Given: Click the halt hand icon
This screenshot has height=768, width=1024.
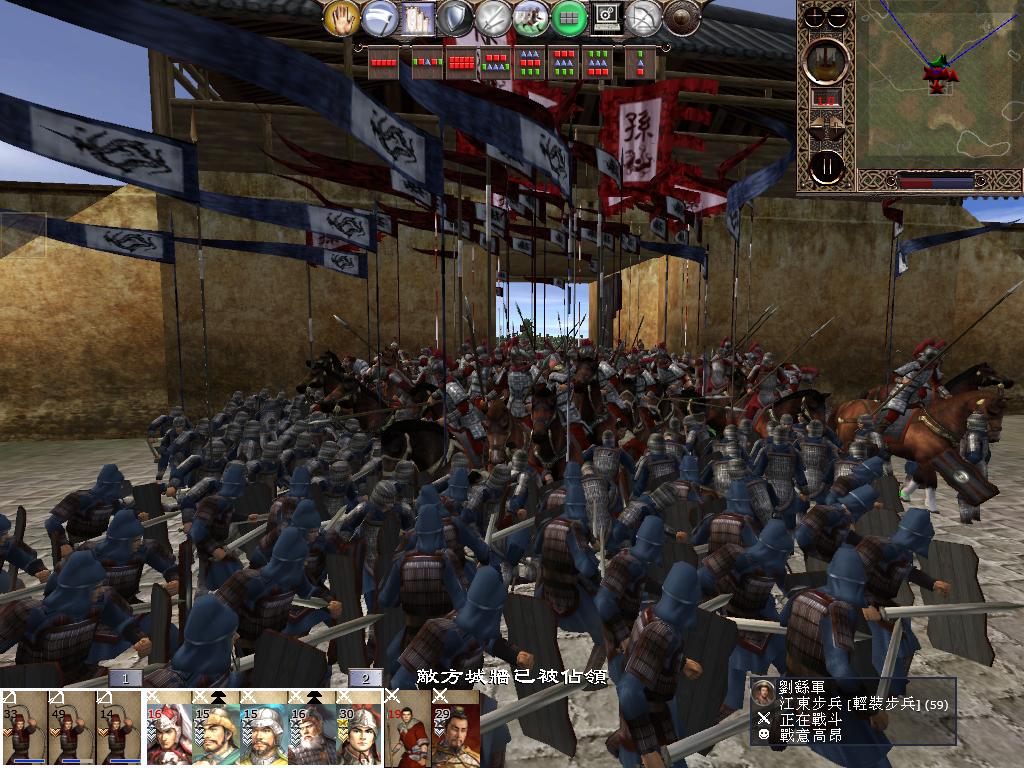Looking at the screenshot, I should point(342,17).
